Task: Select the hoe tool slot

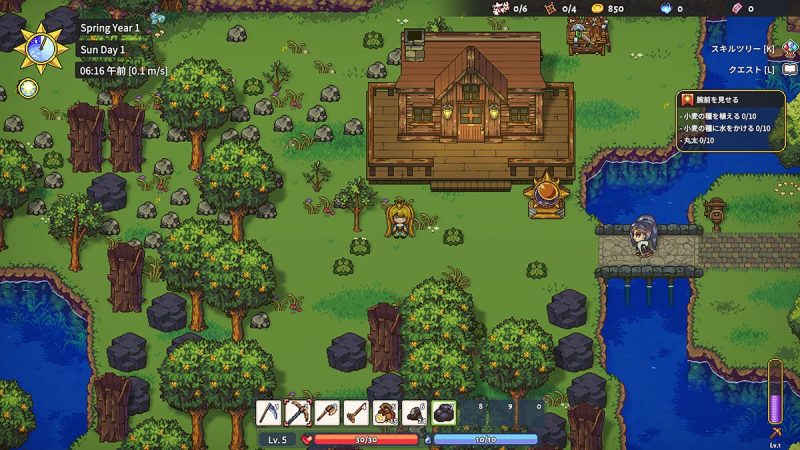Action: (356, 412)
